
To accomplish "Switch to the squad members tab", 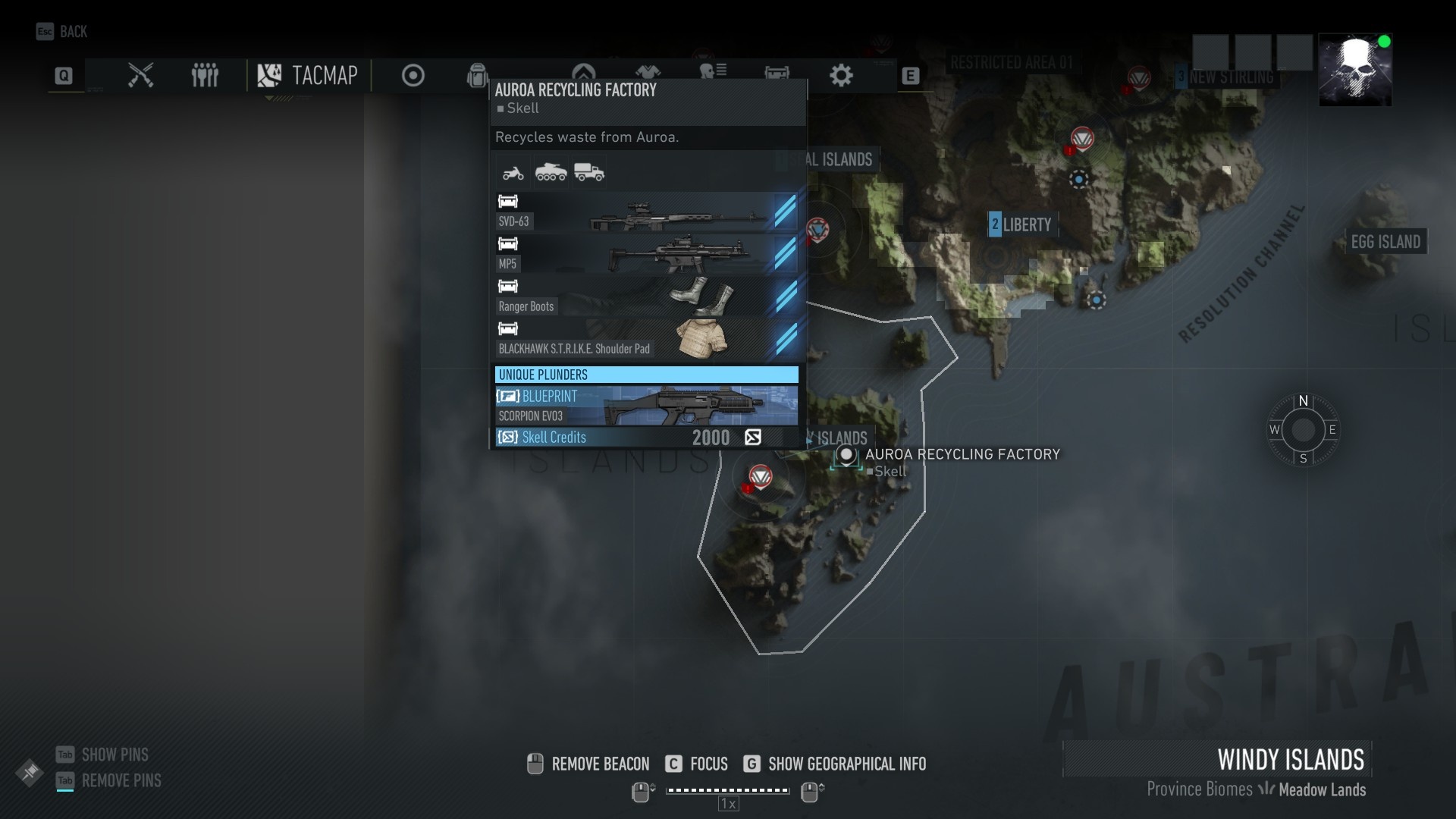I will coord(205,75).
